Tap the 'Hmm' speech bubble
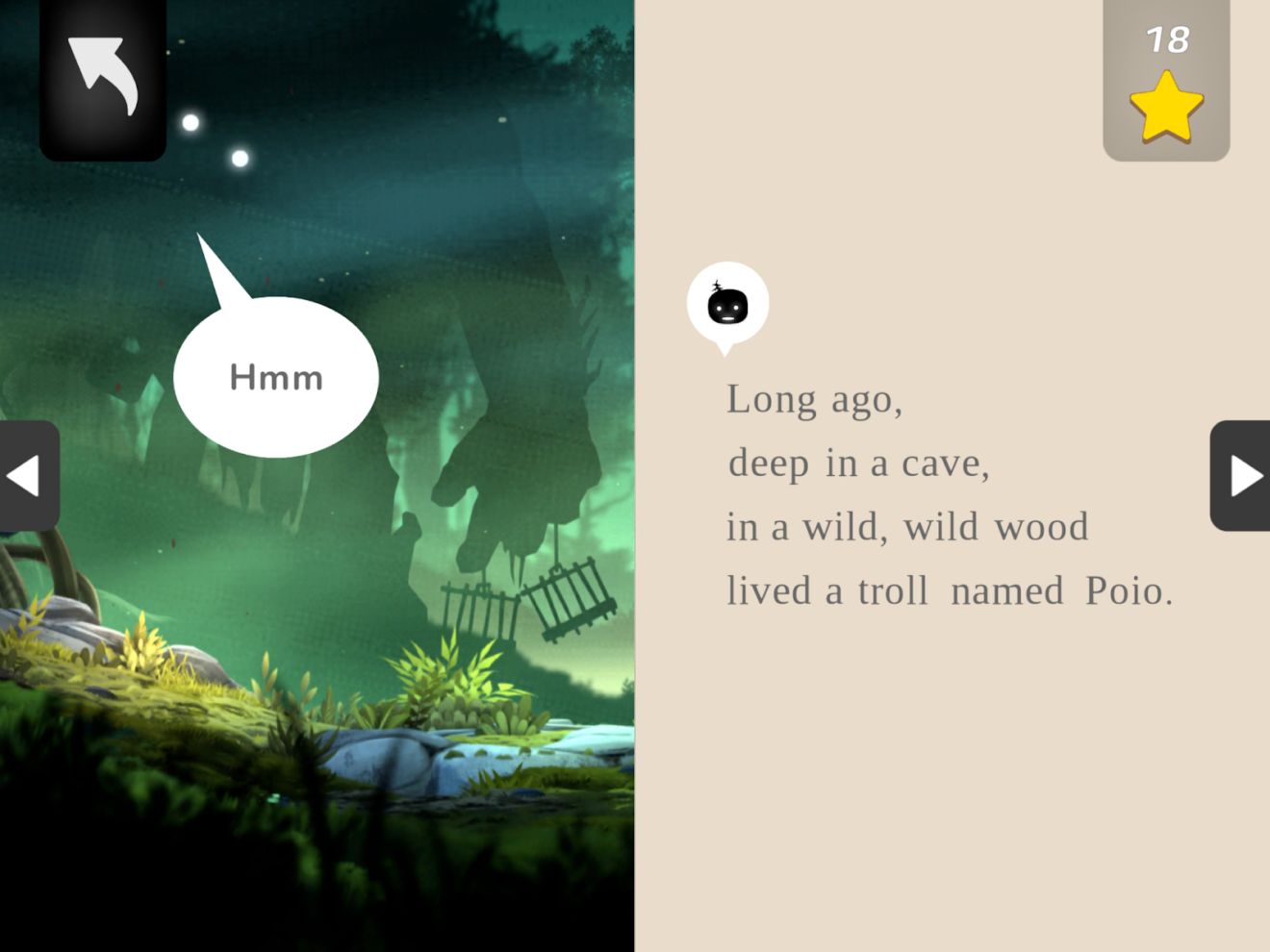 pos(275,377)
